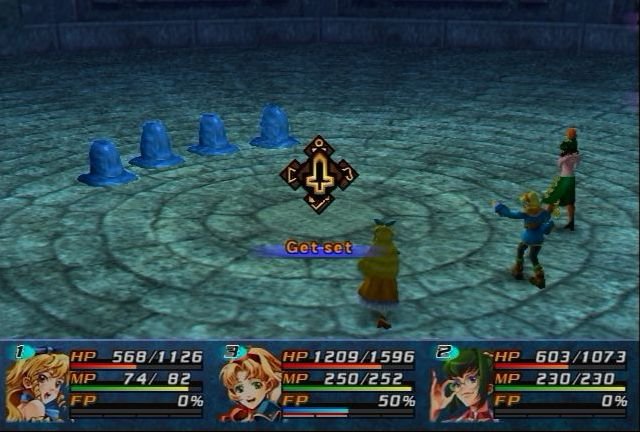Select the orange-haired character portrait numbered 3
The image size is (640, 432).
pos(249,384)
